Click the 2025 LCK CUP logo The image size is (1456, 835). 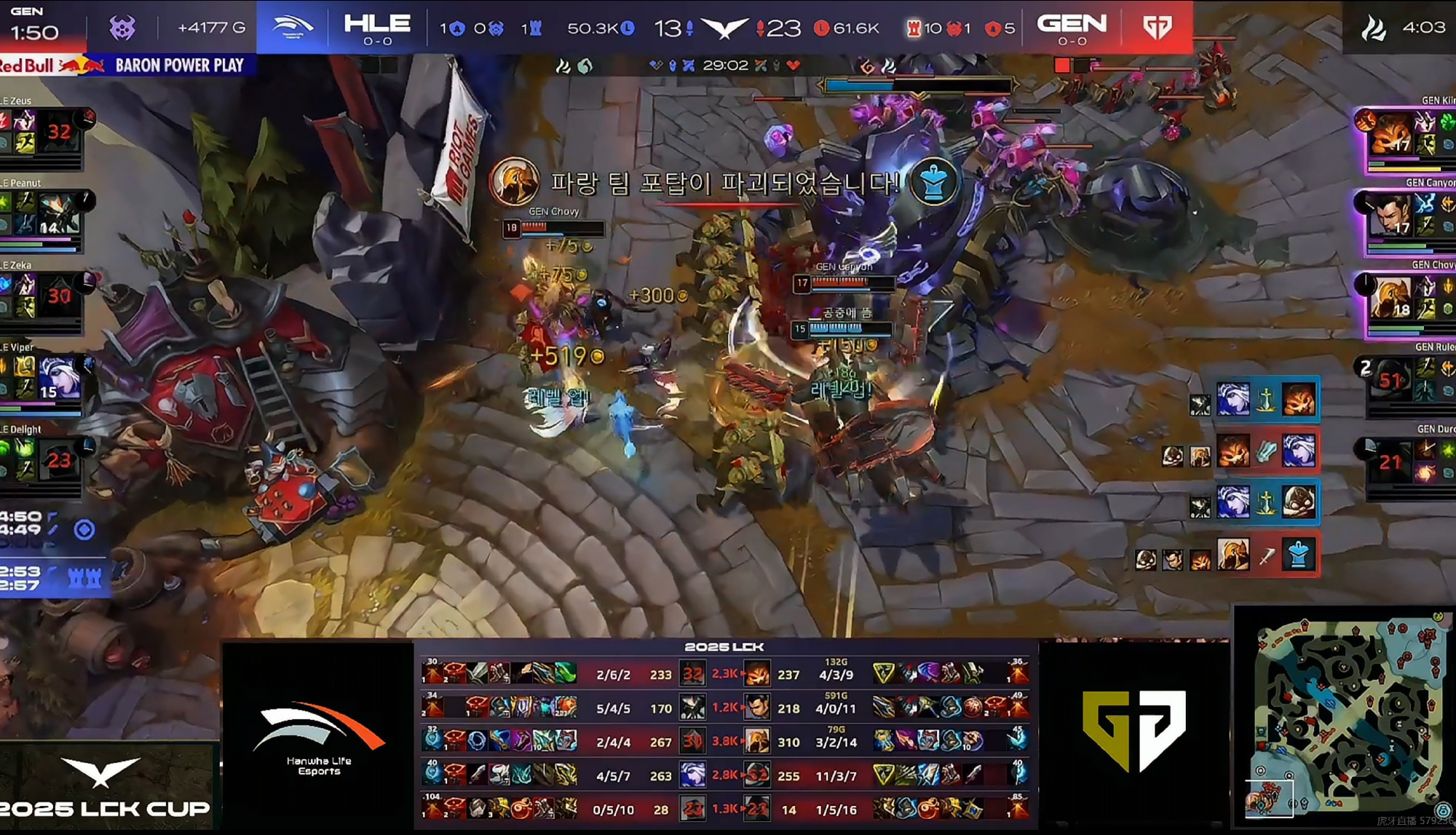pos(104,790)
